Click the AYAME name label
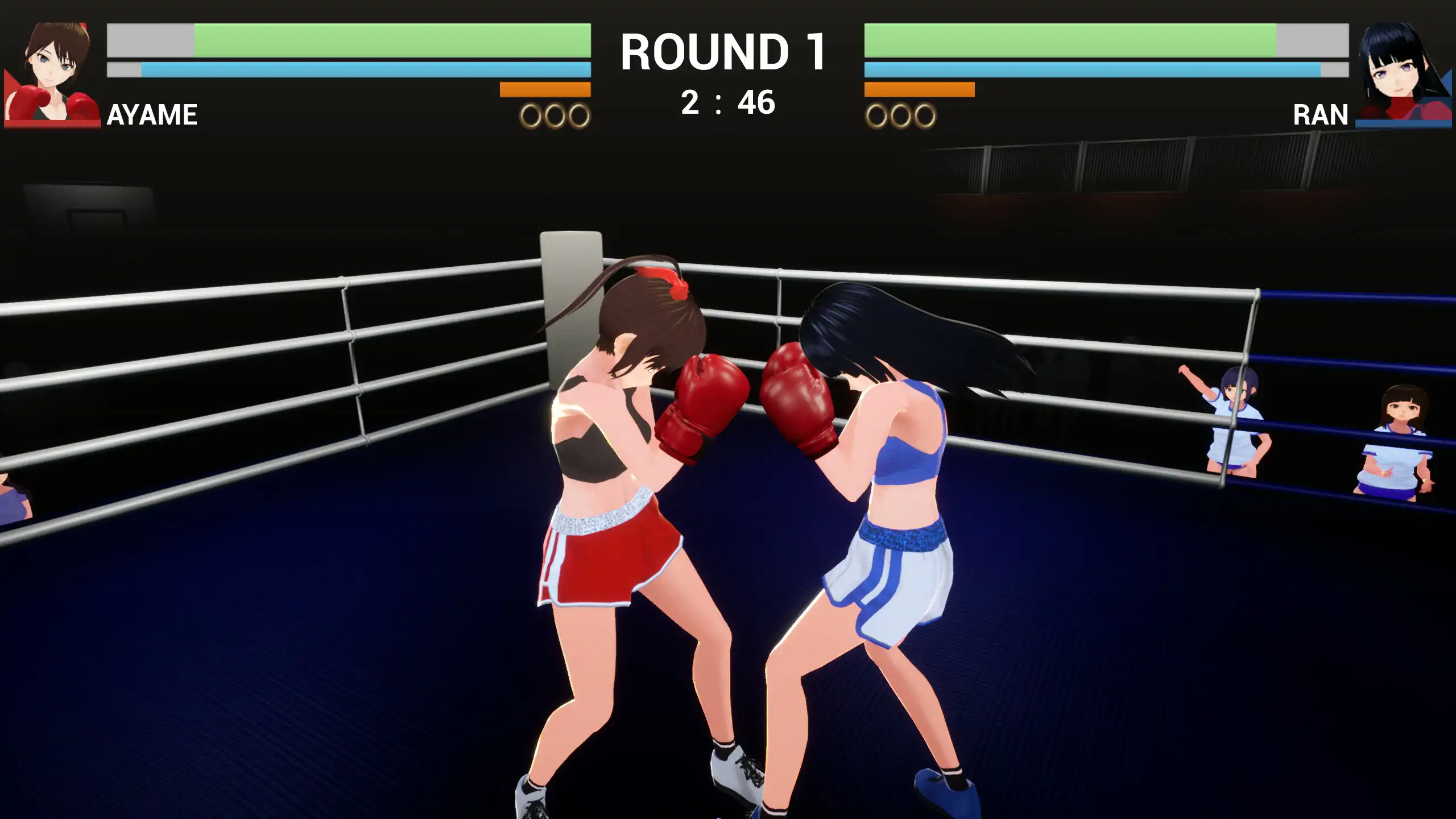 [x=151, y=115]
